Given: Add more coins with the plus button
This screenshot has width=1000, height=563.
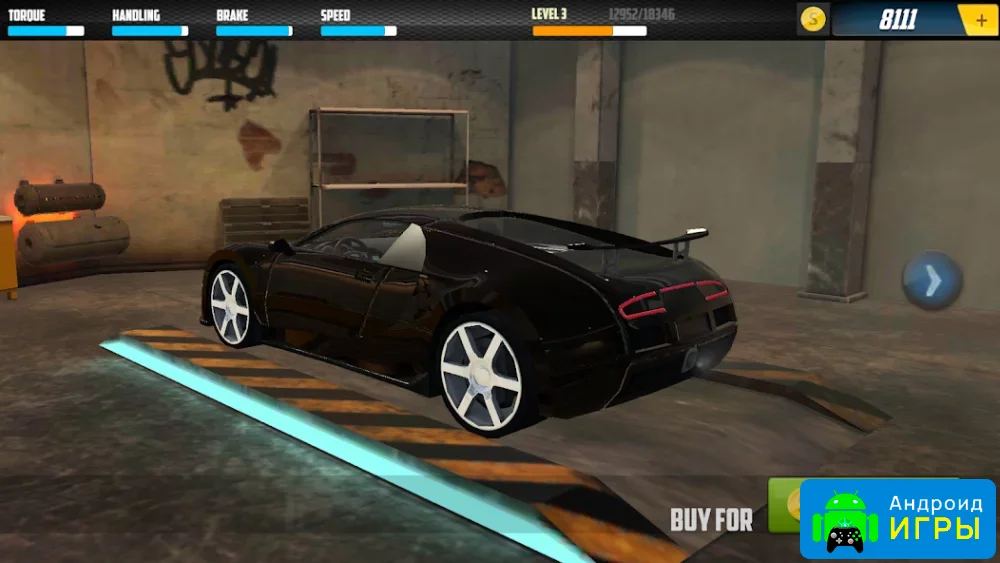Looking at the screenshot, I should click(x=979, y=20).
